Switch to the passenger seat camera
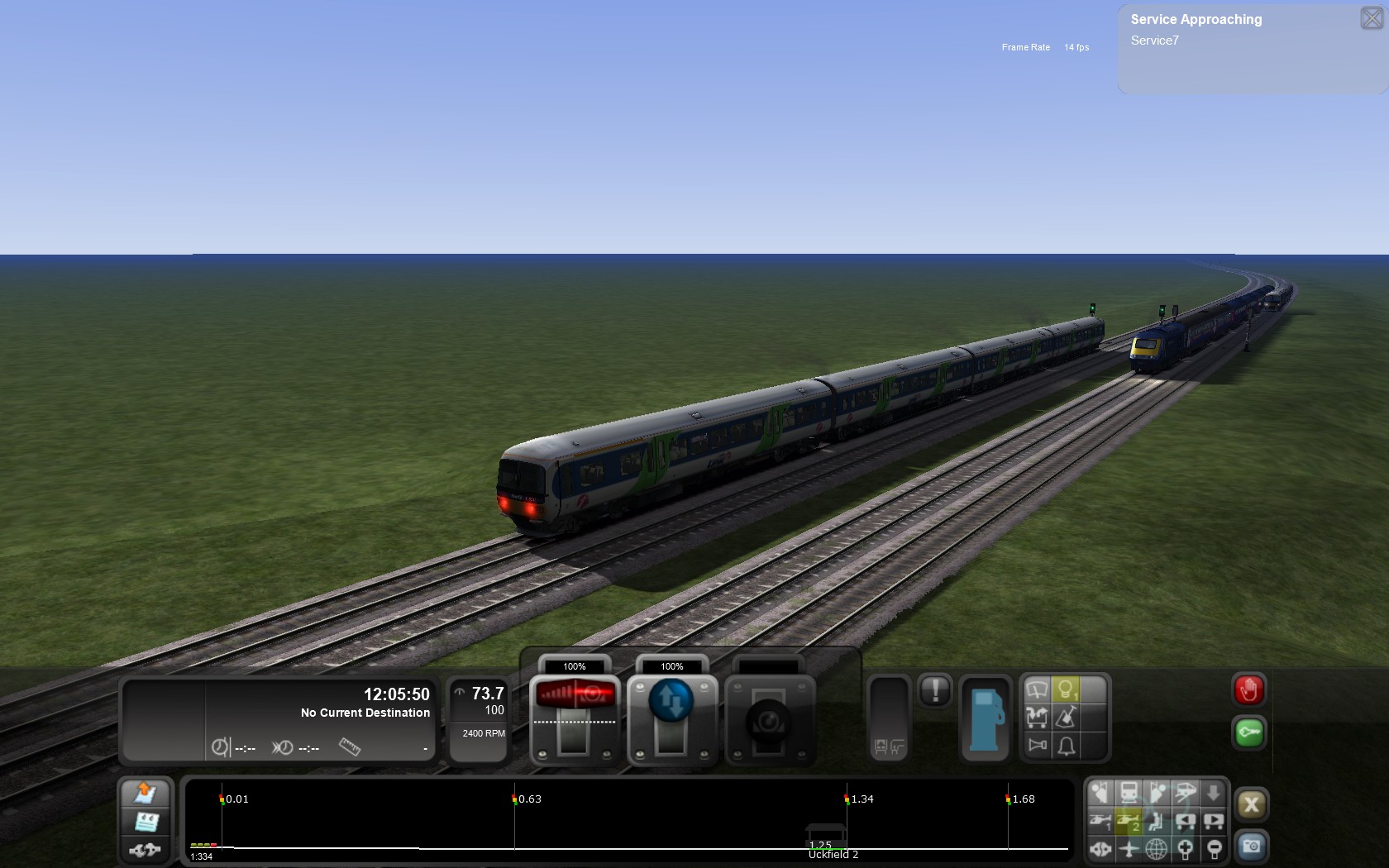The image size is (1389, 868). 1157,821
